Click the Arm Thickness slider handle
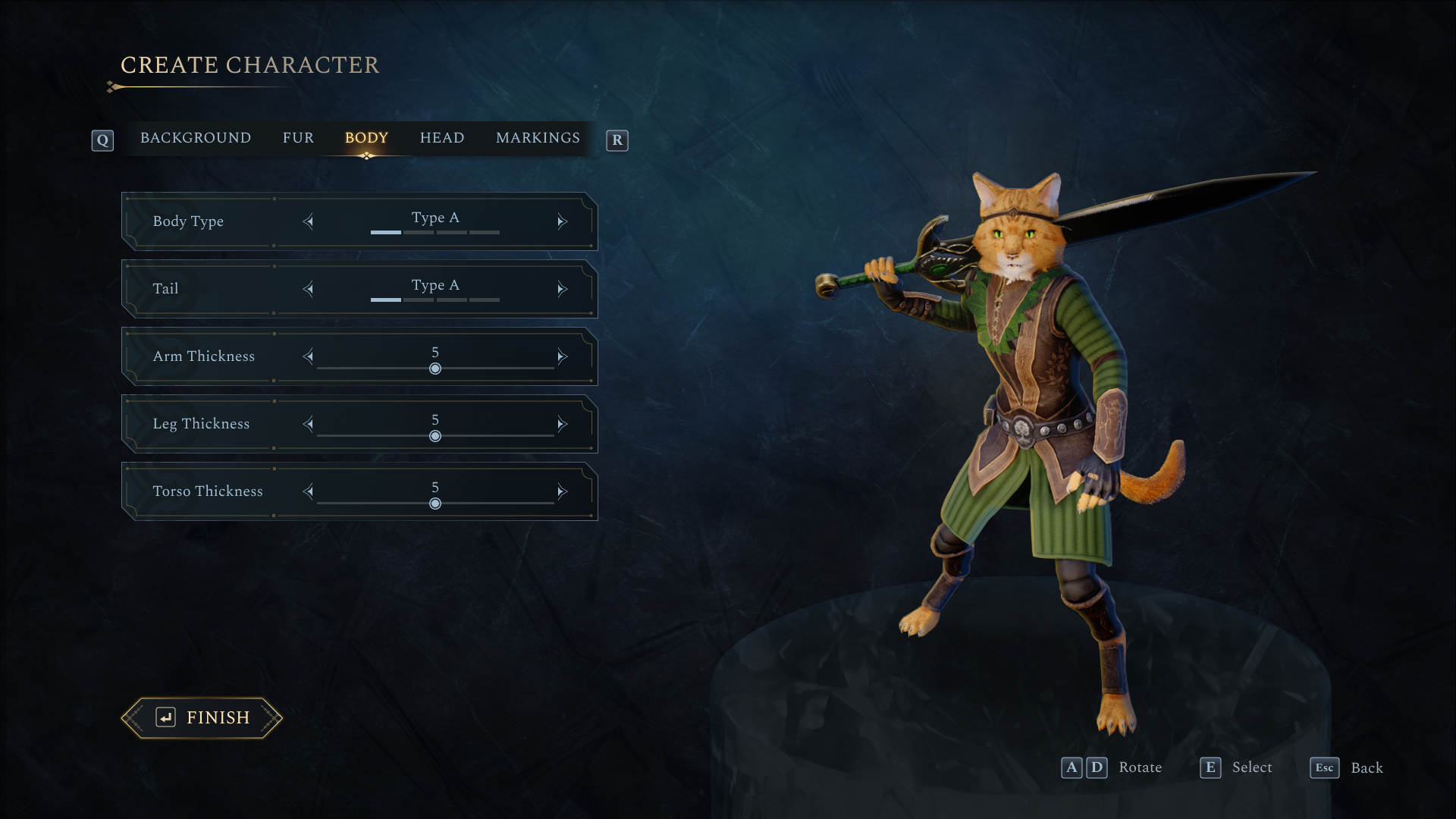Screen dimensions: 1456x819 [435, 369]
